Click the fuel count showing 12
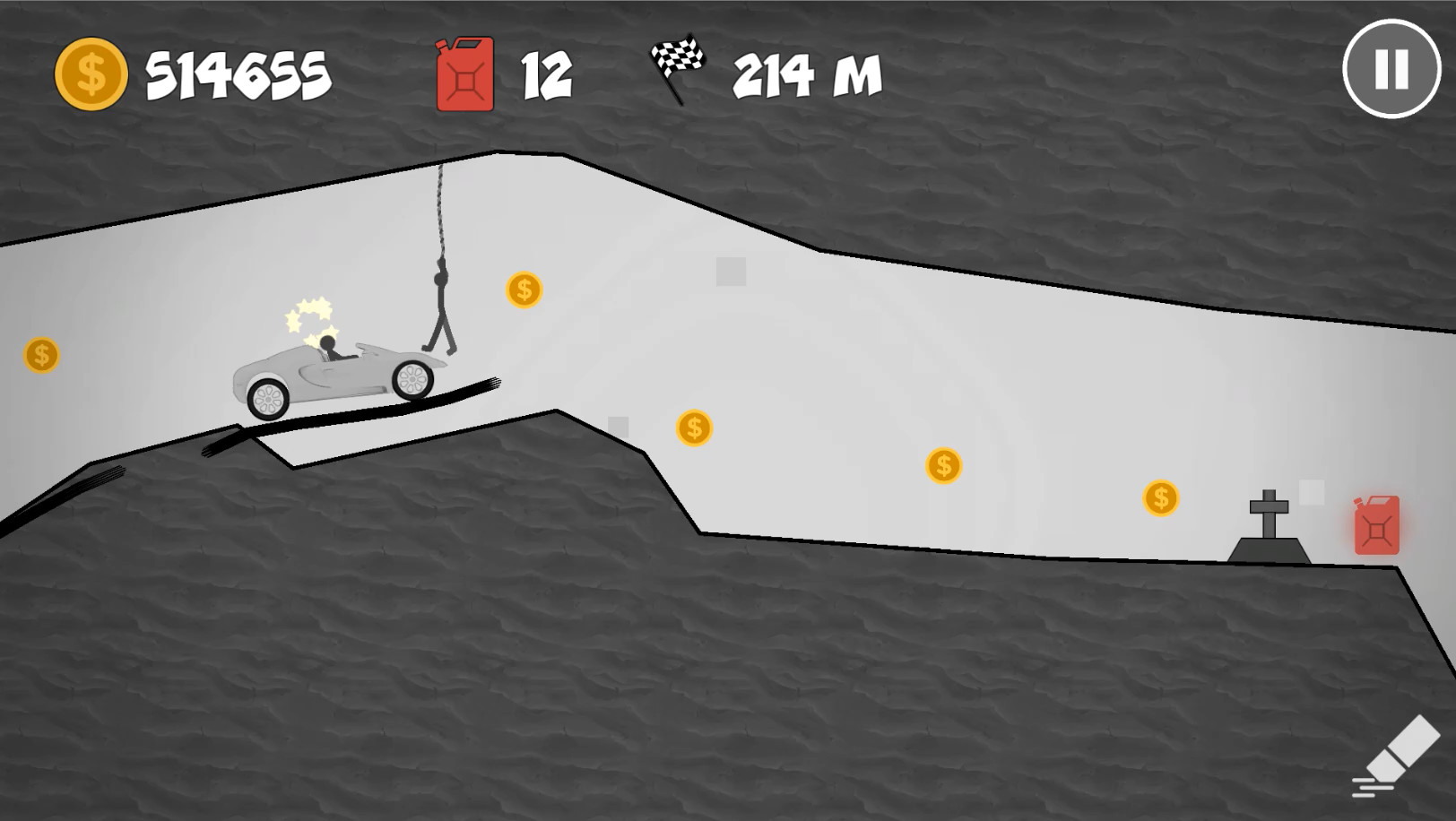Viewport: 1456px width, 821px height. pyautogui.click(x=548, y=74)
